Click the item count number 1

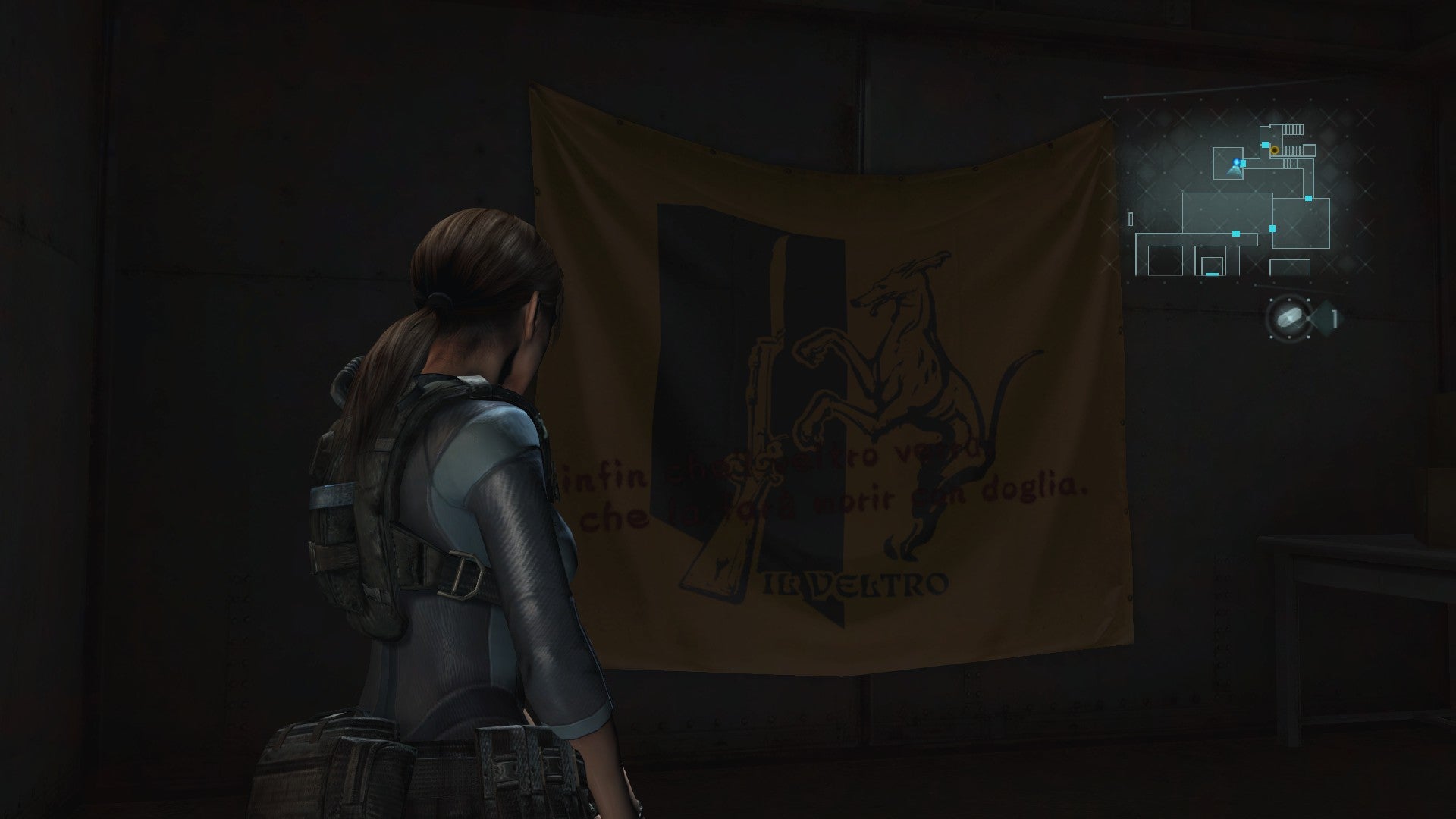[x=1335, y=319]
